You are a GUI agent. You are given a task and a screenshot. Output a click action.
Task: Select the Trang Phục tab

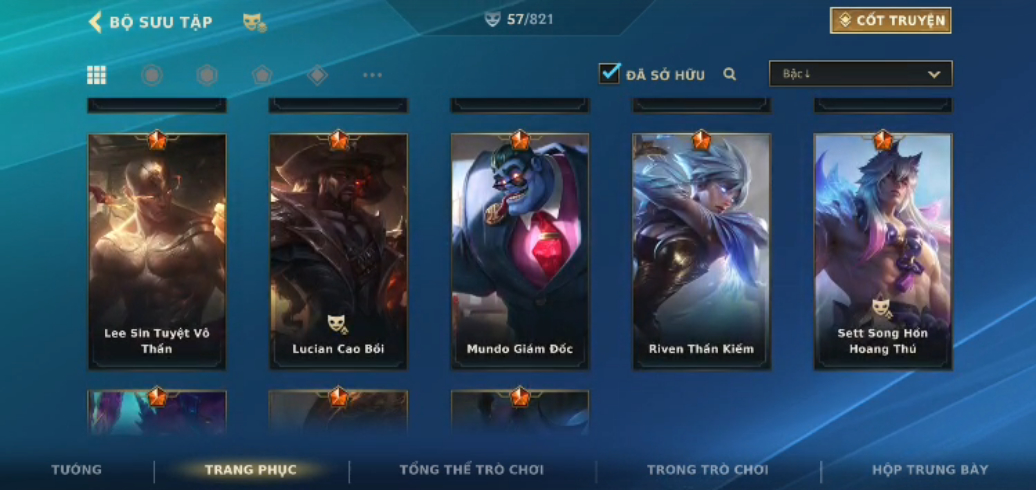(x=250, y=470)
